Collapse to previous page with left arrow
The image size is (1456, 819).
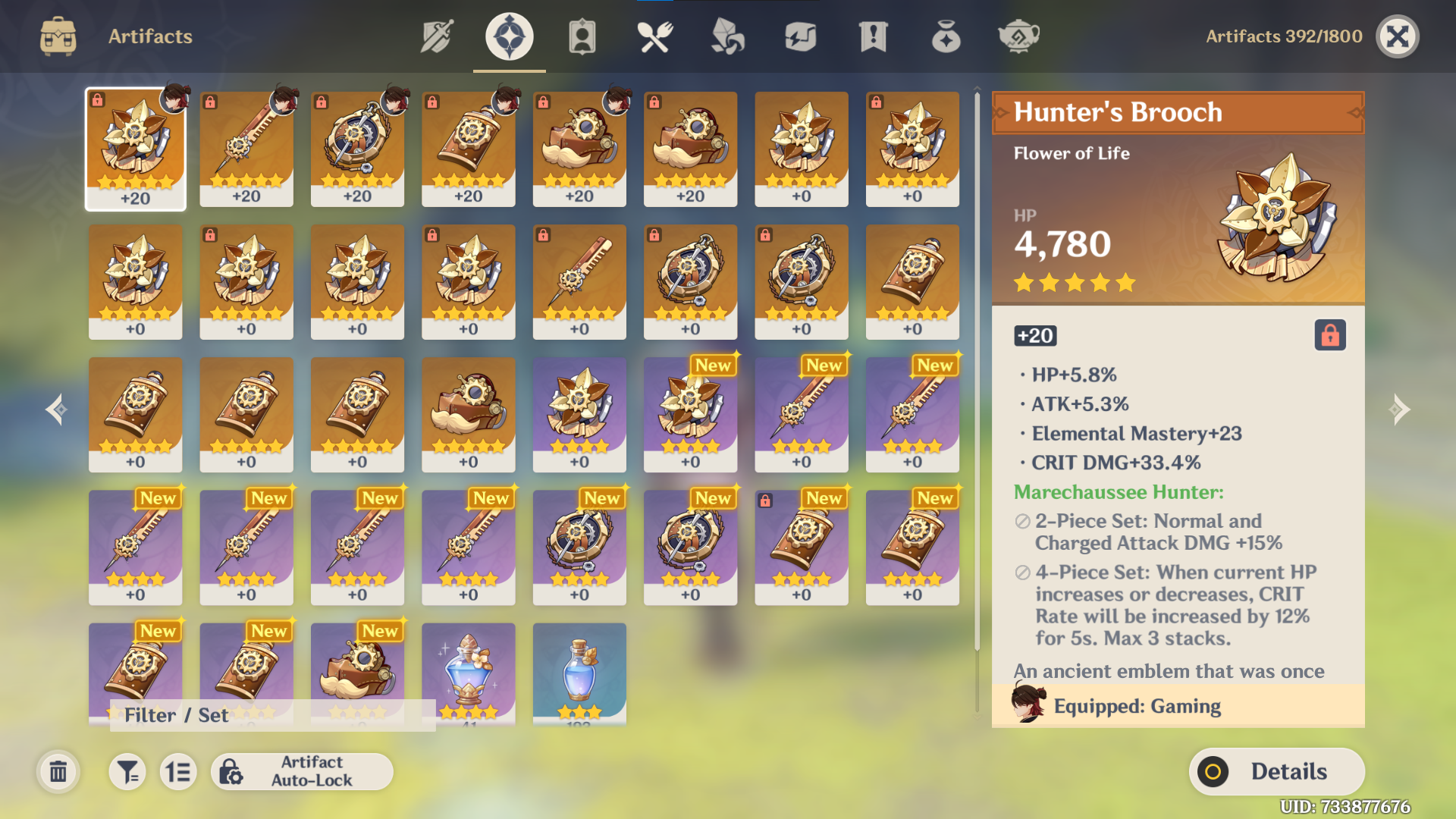[x=57, y=409]
